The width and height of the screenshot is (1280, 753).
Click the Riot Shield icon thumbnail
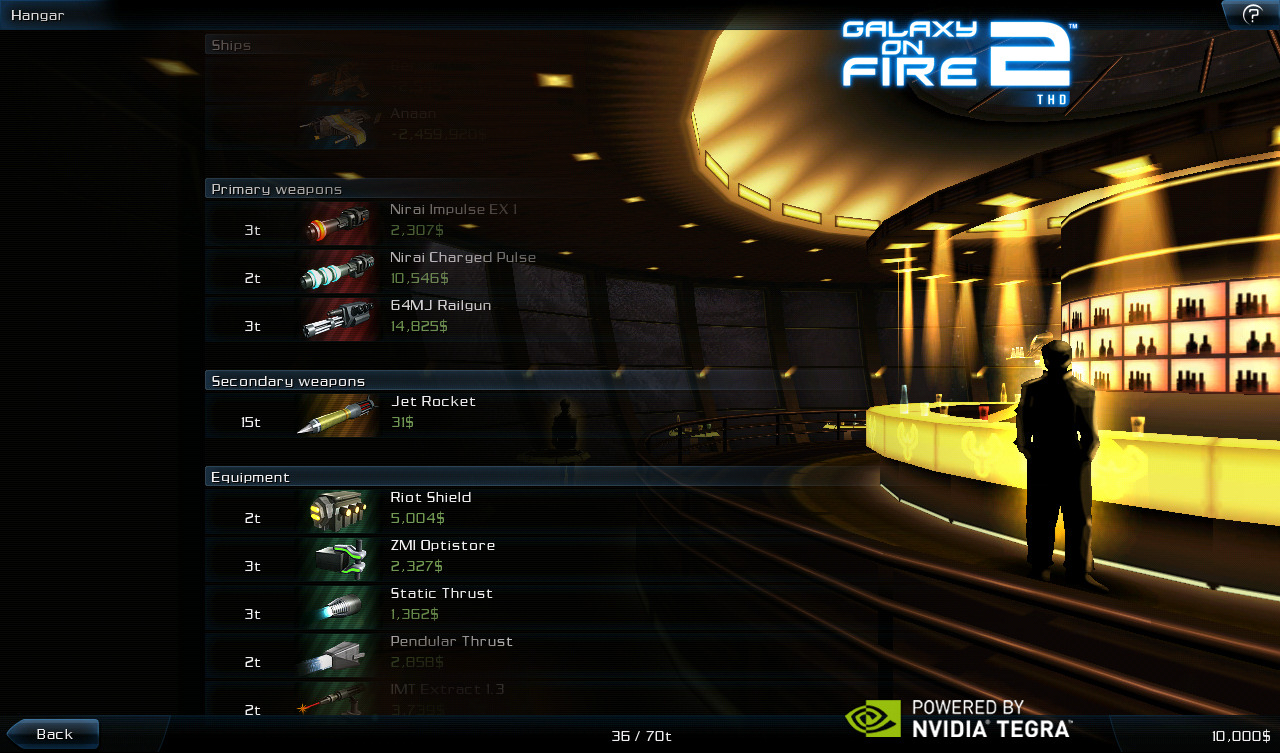tap(339, 511)
